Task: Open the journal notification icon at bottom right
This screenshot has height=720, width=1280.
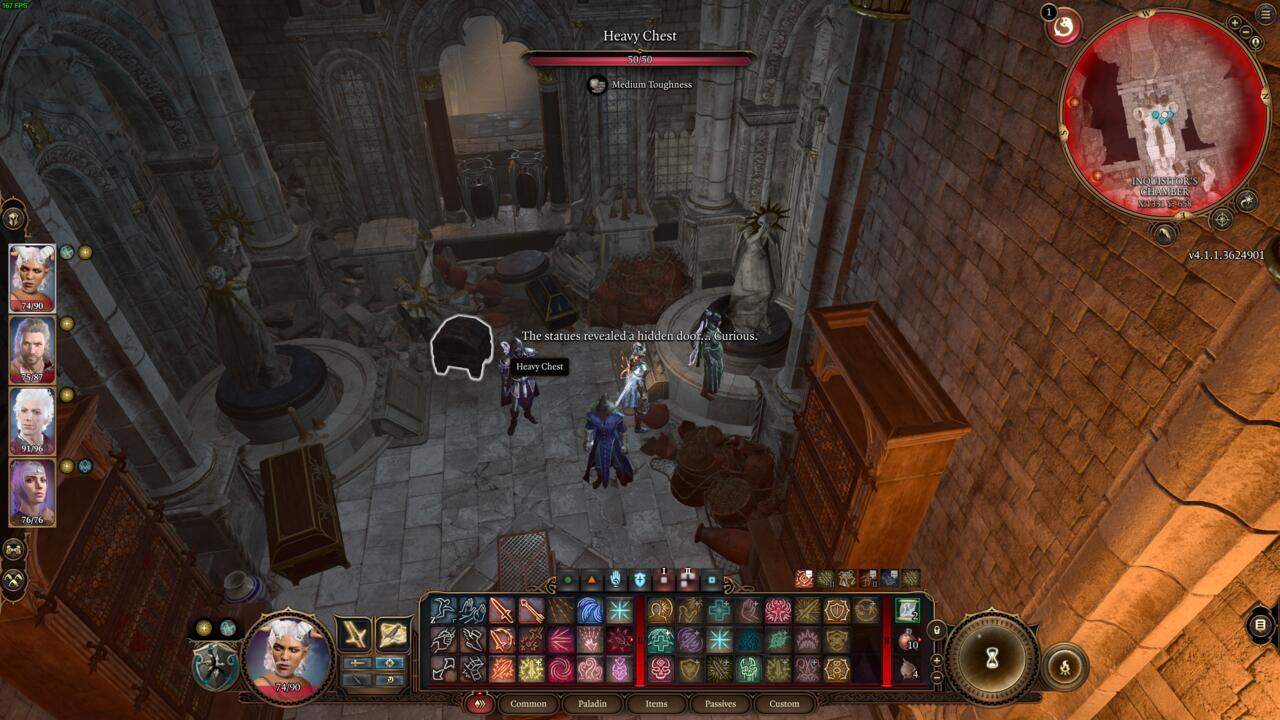Action: [1259, 625]
